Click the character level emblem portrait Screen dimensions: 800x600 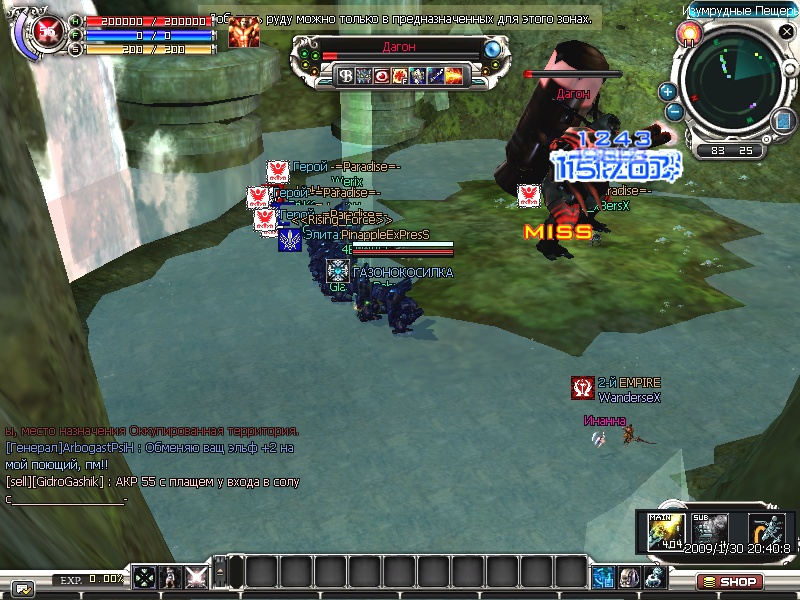click(46, 33)
